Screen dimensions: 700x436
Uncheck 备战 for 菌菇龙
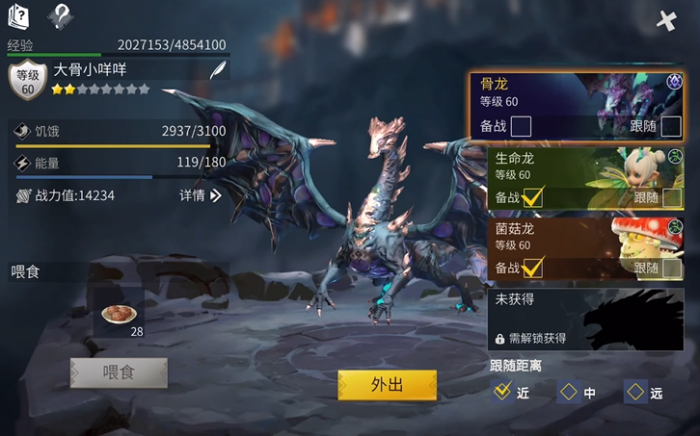pyautogui.click(x=532, y=267)
